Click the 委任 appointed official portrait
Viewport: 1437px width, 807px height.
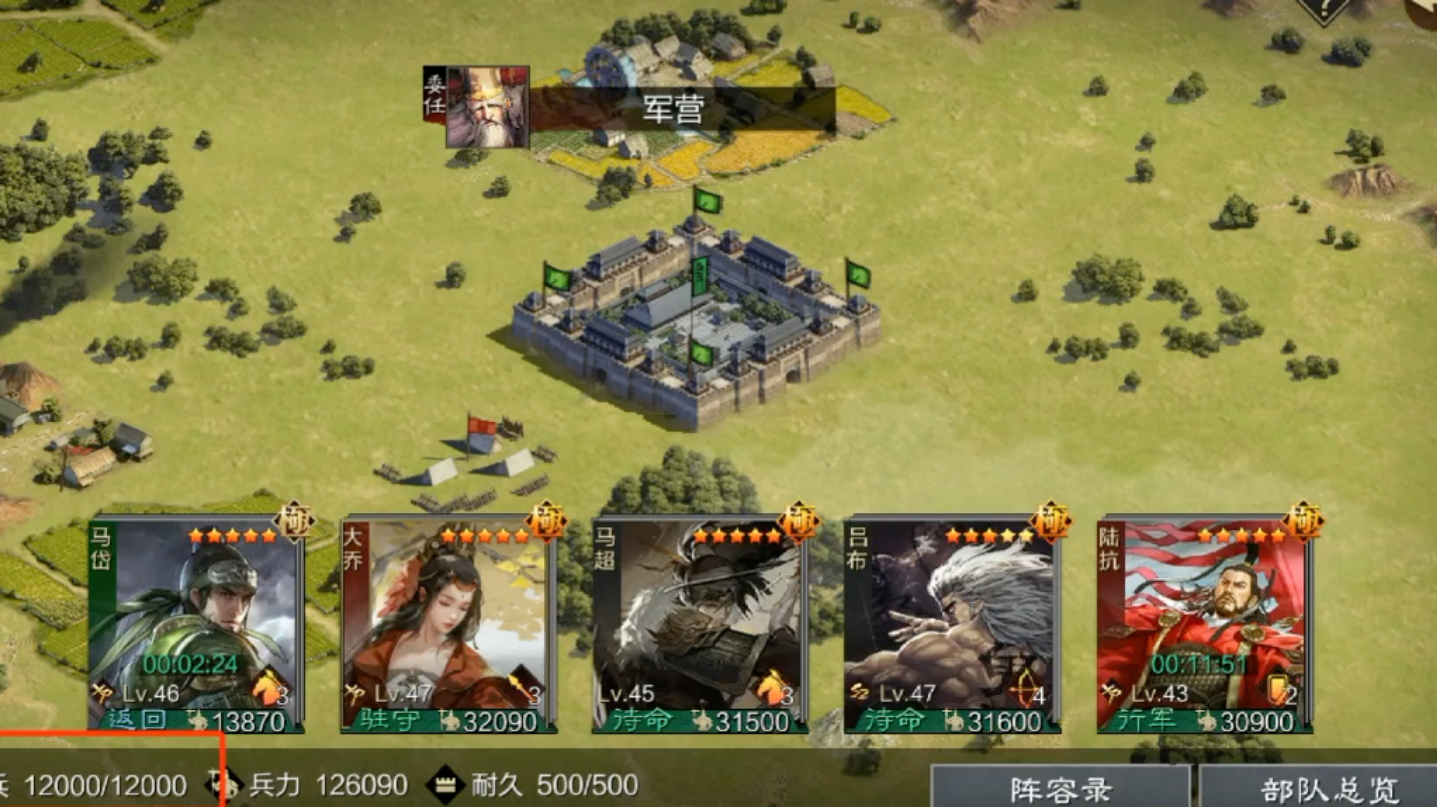[486, 107]
